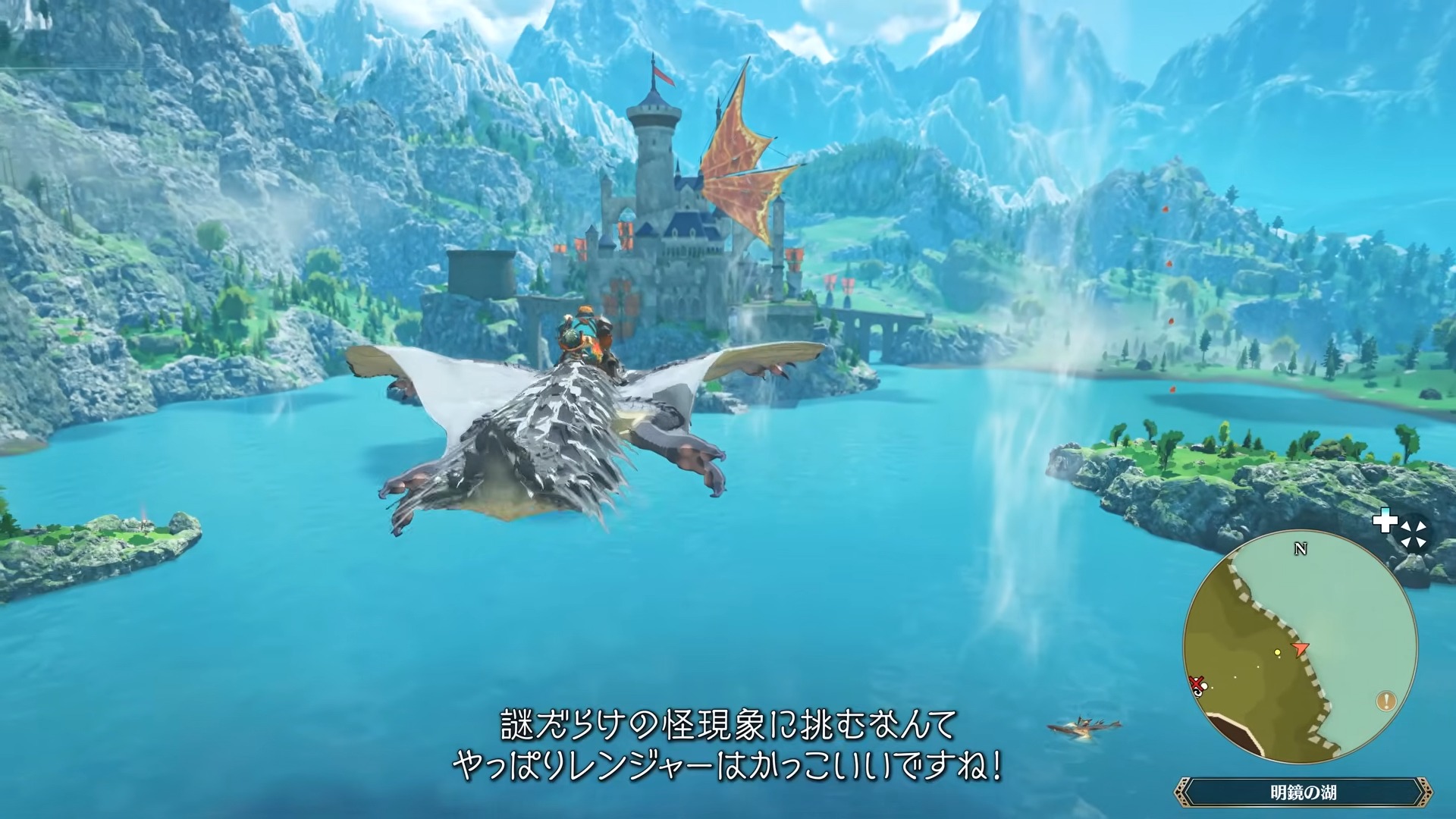Select the four-arrow compass icon near the minimap
This screenshot has height=819, width=1456.
tap(1414, 532)
